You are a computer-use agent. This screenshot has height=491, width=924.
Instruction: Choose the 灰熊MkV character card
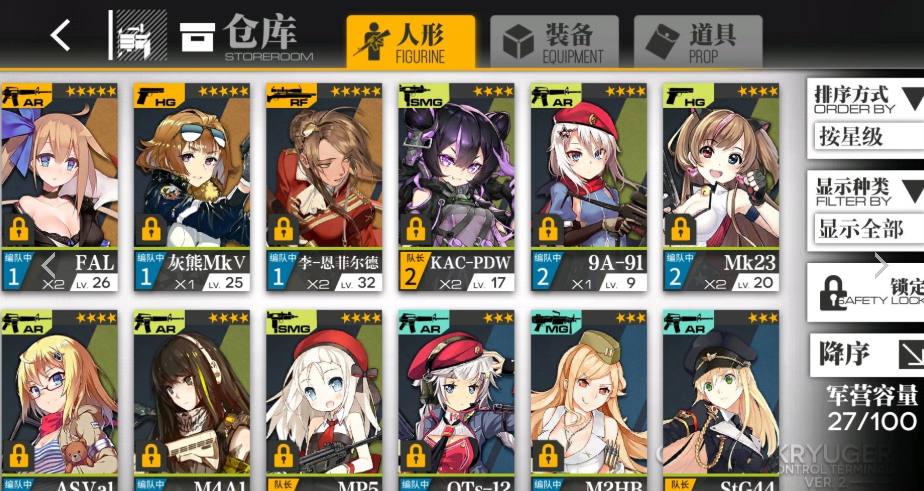pyautogui.click(x=192, y=187)
